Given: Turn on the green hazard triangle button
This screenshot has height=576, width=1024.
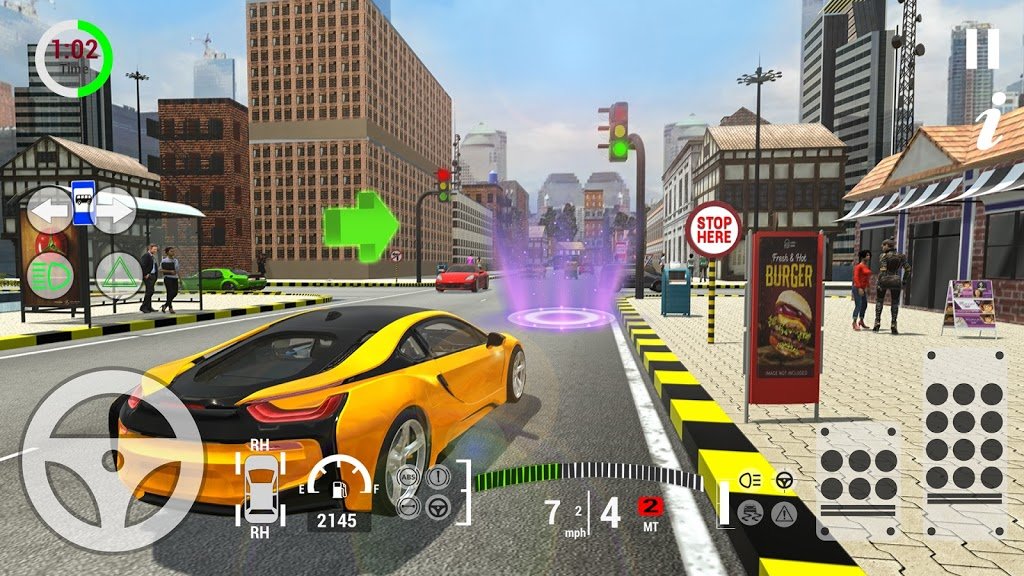Looking at the screenshot, I should [118, 273].
